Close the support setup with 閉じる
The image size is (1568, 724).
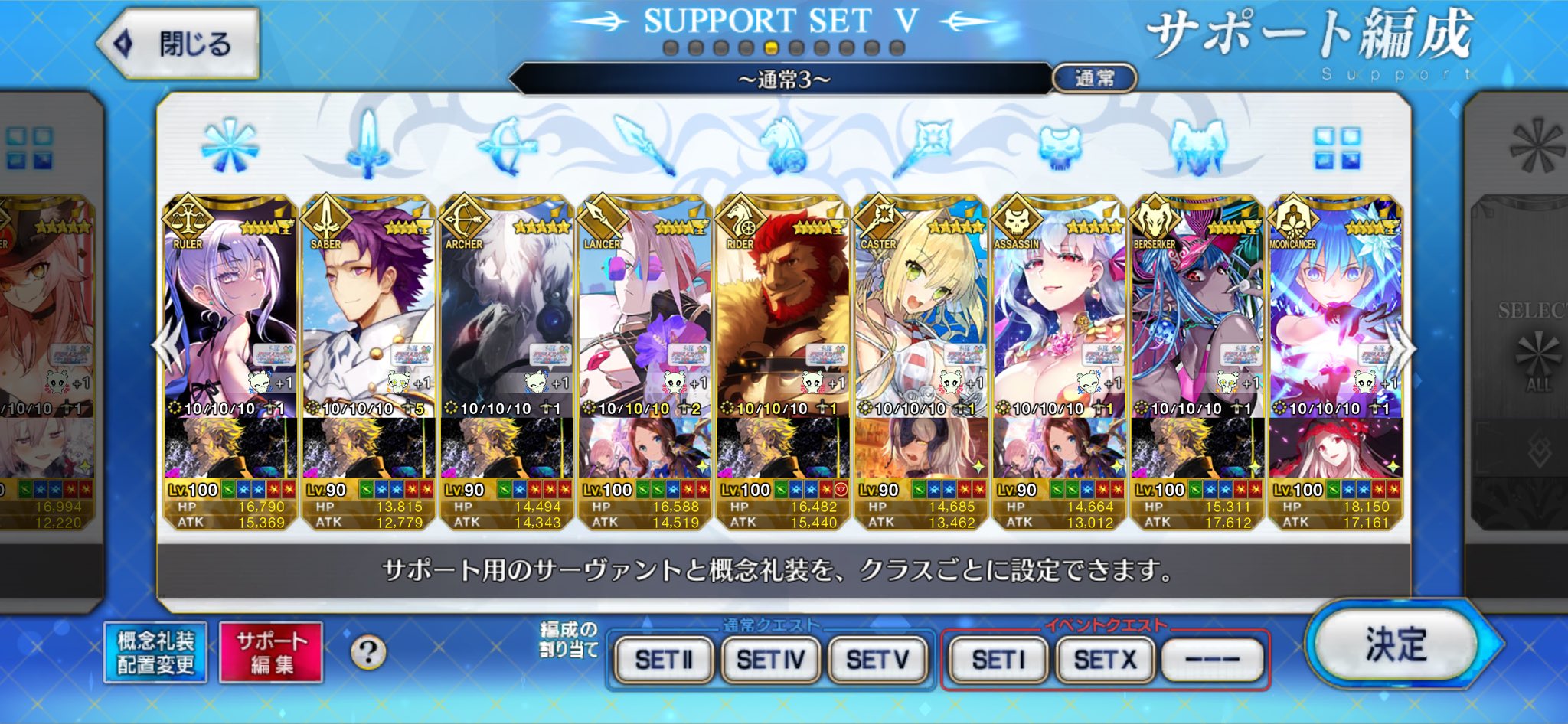tap(179, 44)
